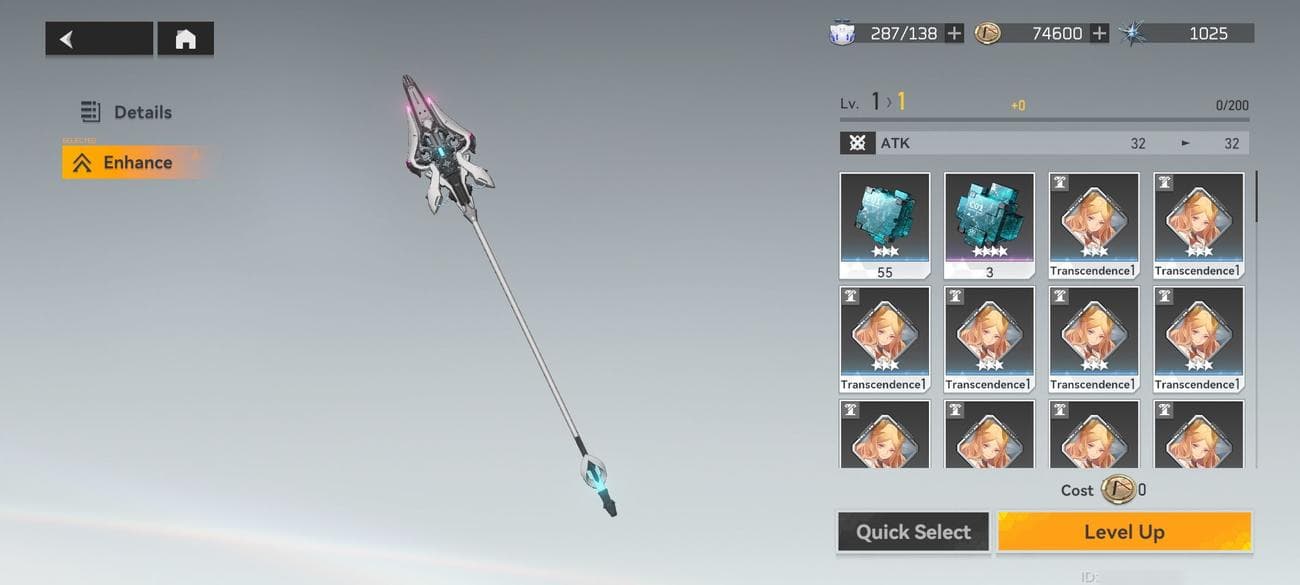Return to the home screen
Image resolution: width=1300 pixels, height=585 pixels.
pos(185,39)
